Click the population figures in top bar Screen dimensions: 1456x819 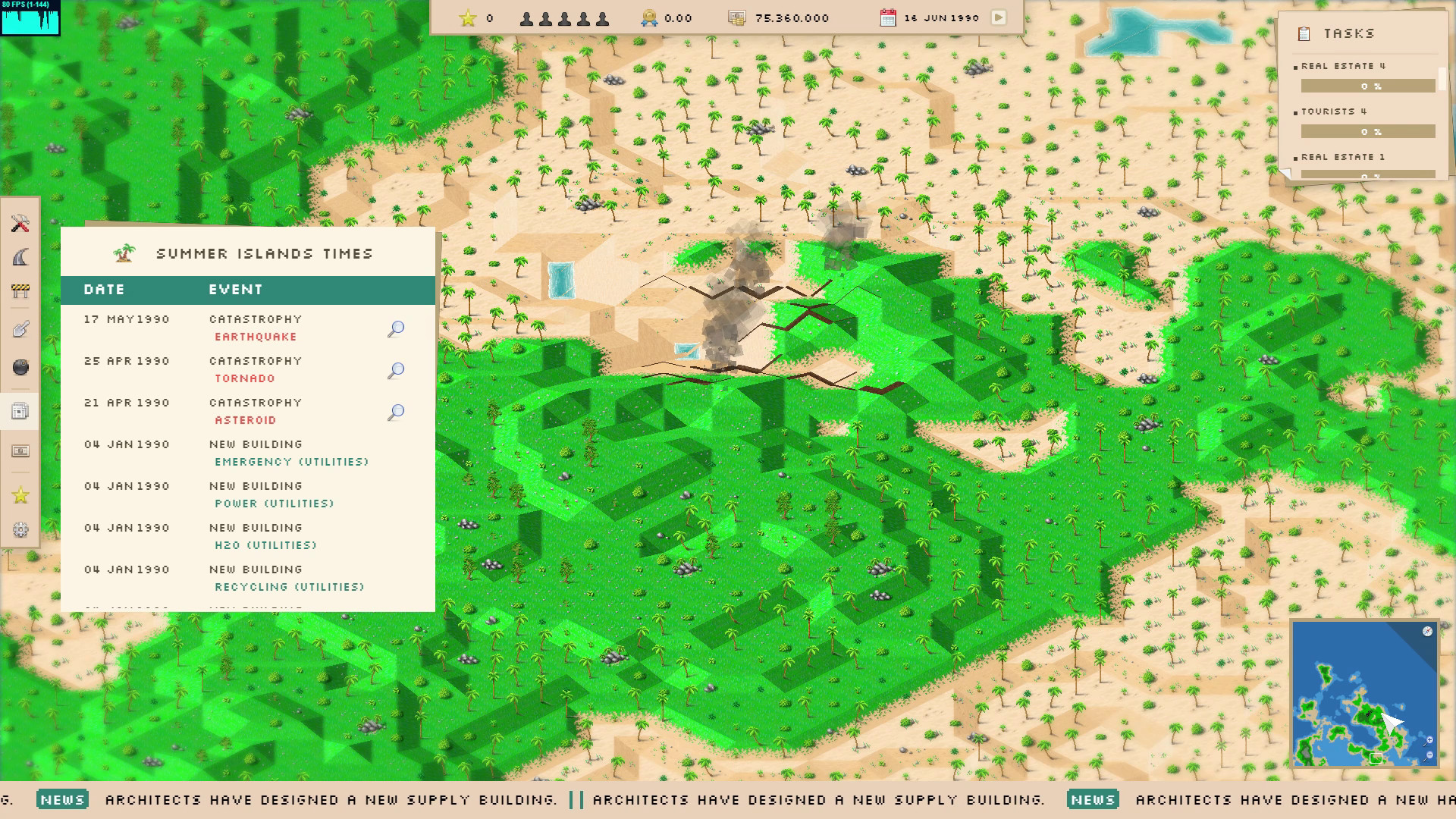[x=565, y=17]
